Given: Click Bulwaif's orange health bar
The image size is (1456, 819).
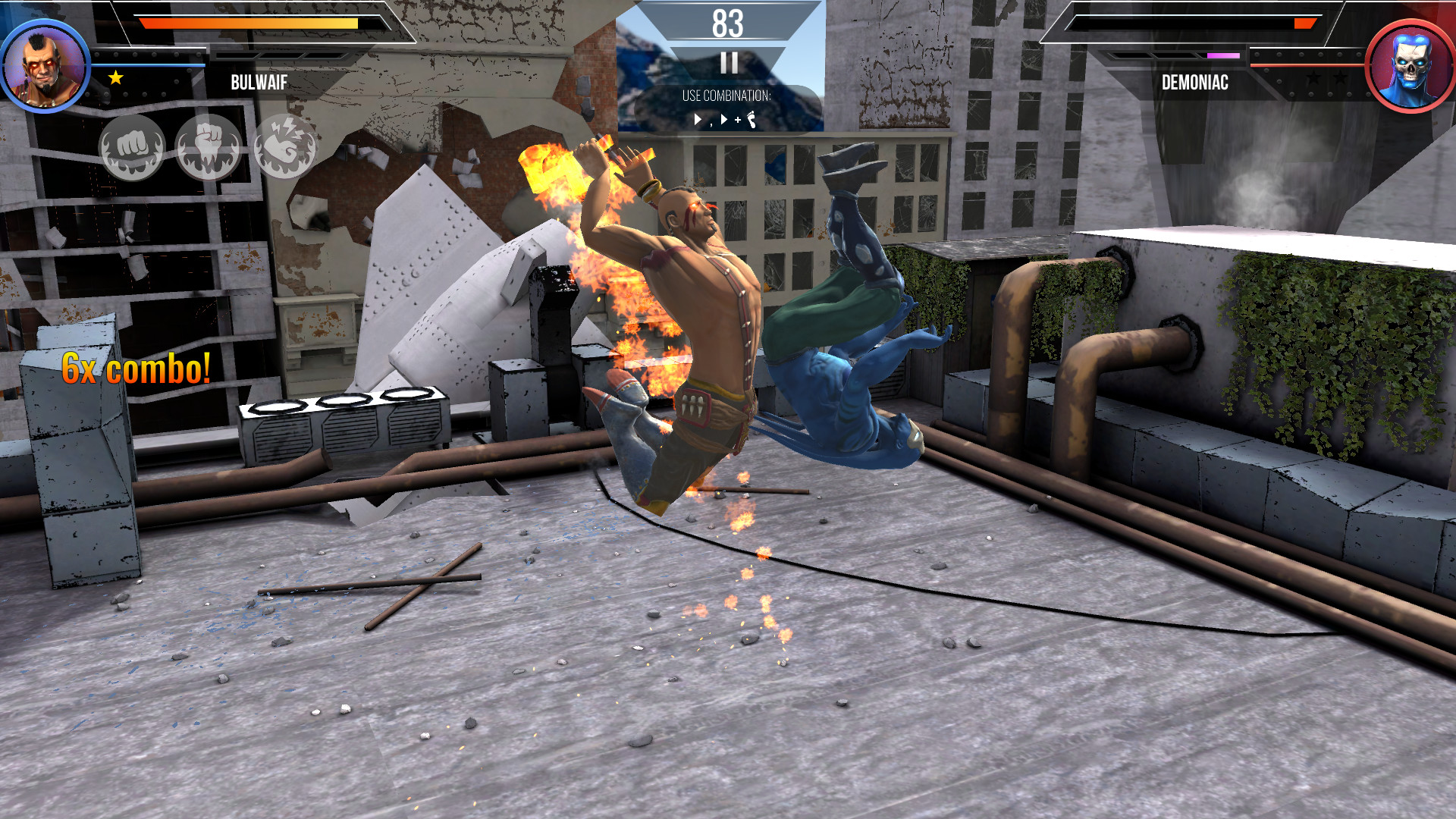Looking at the screenshot, I should point(250,23).
